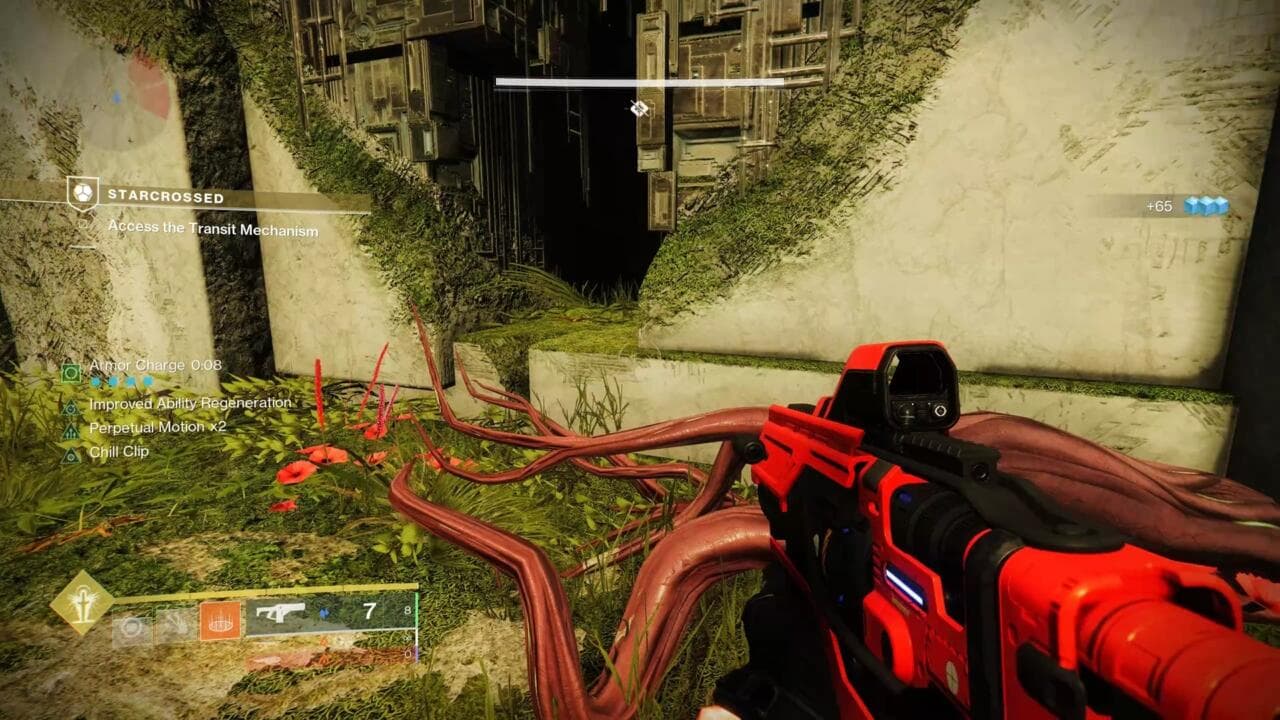Click the Armor Charge buff icon

point(72,370)
